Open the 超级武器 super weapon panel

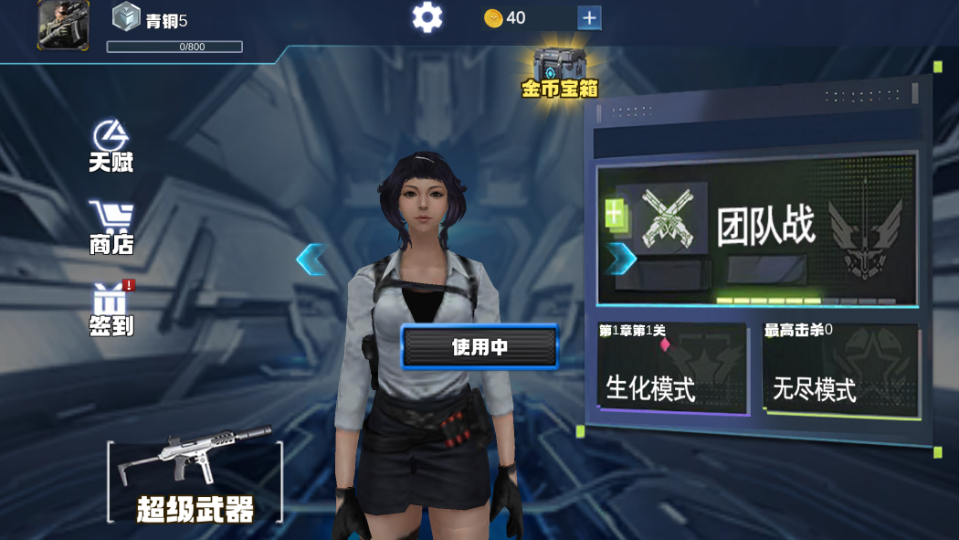click(x=195, y=482)
